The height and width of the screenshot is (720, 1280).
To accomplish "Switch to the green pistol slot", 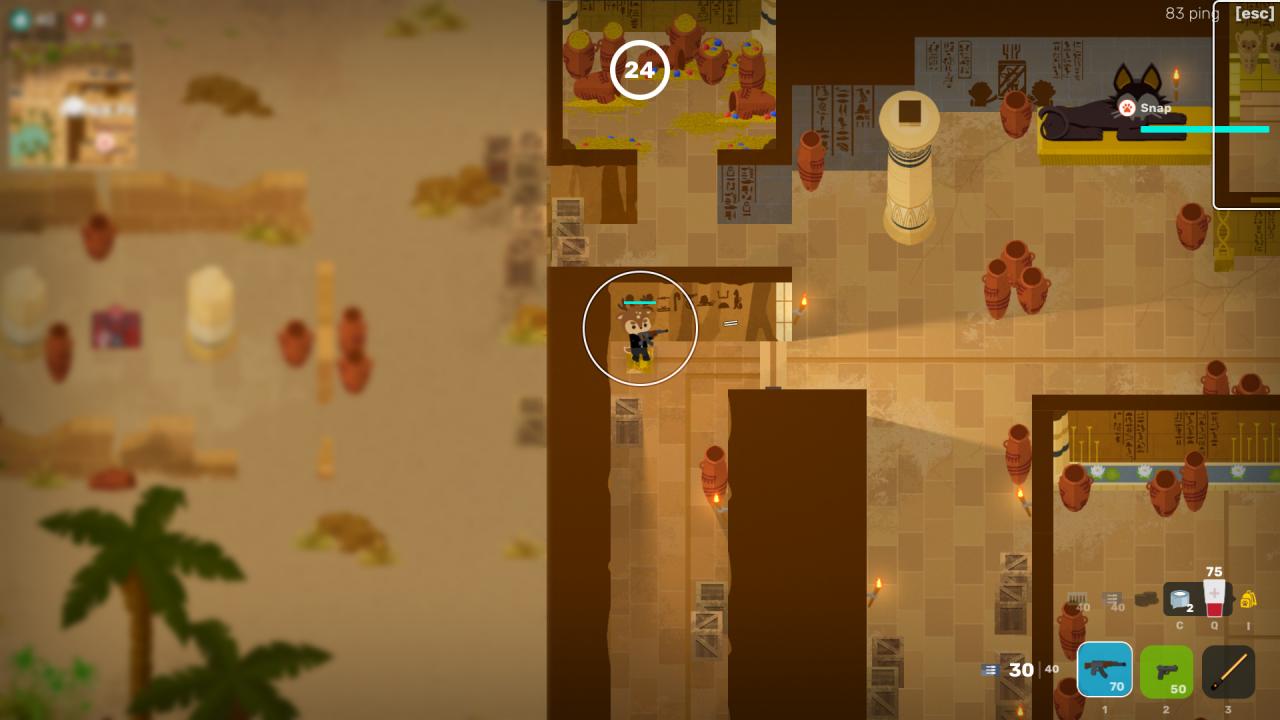I will 1166,671.
